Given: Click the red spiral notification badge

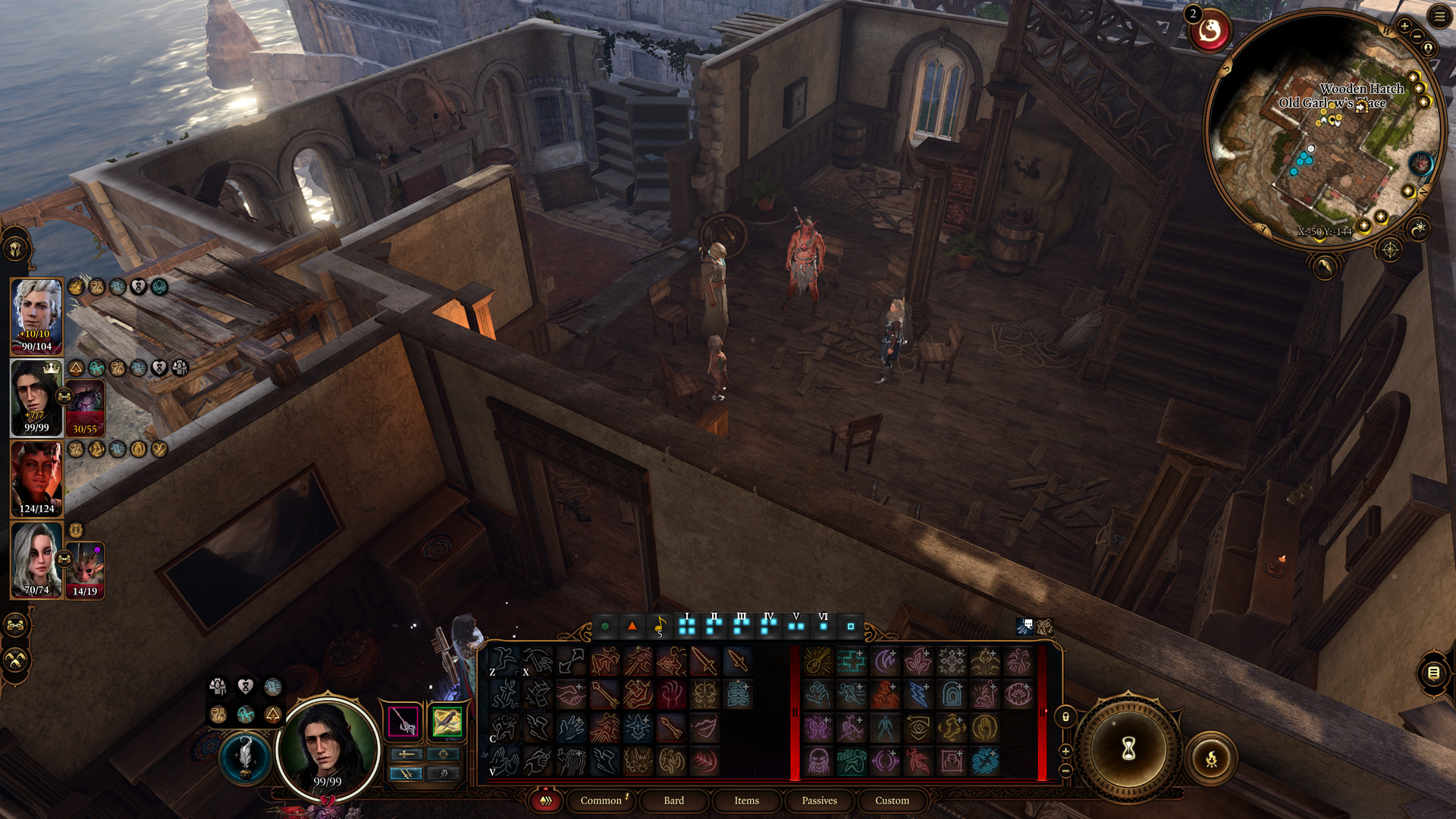Looking at the screenshot, I should (x=1210, y=32).
